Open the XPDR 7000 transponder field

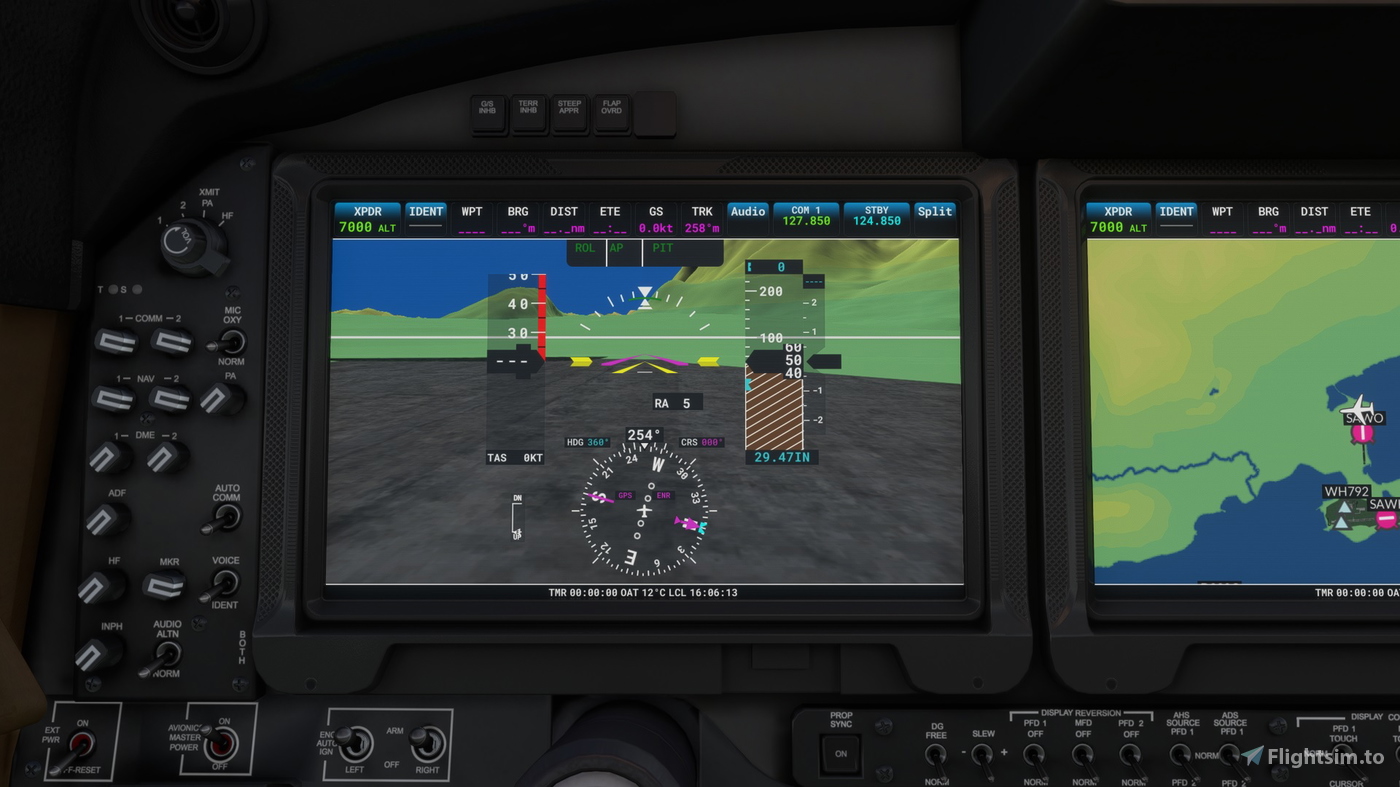point(366,218)
